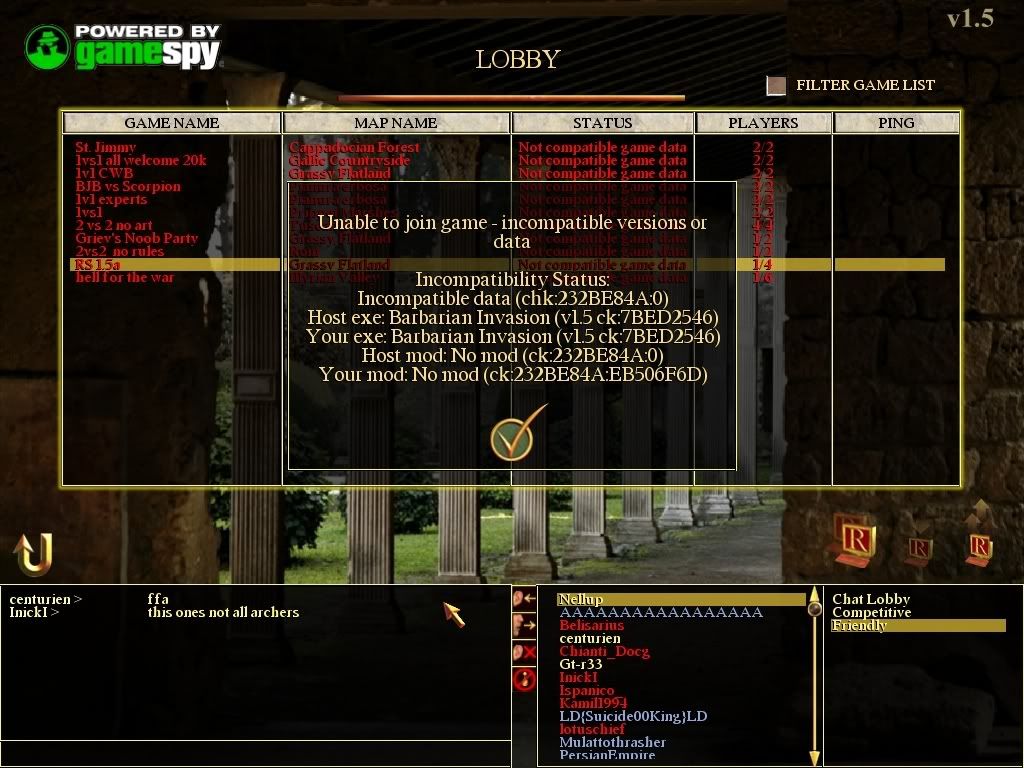Select the hell for the war game
Screen dimensions: 1024x768
(x=125, y=278)
